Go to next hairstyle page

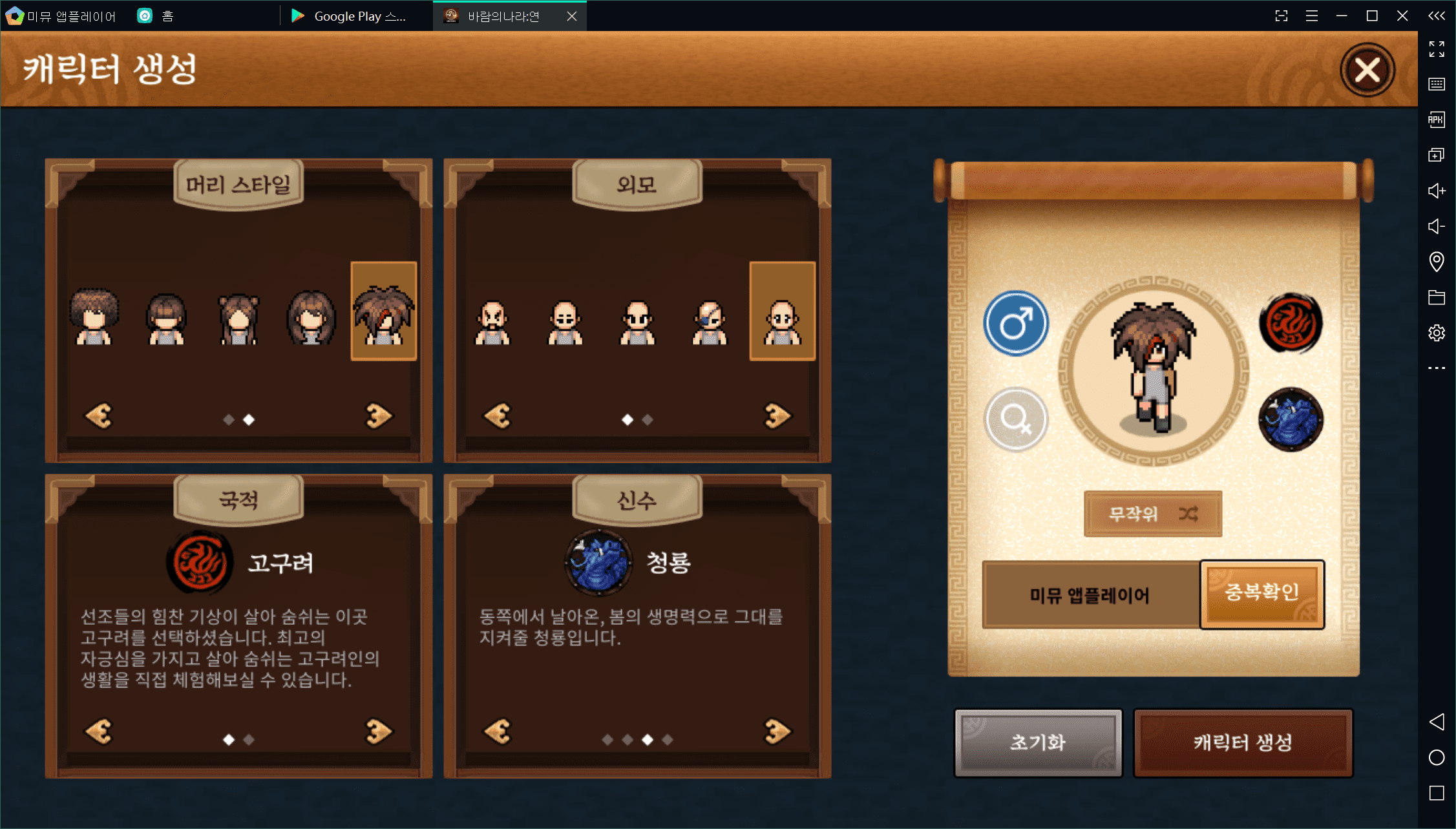(379, 416)
